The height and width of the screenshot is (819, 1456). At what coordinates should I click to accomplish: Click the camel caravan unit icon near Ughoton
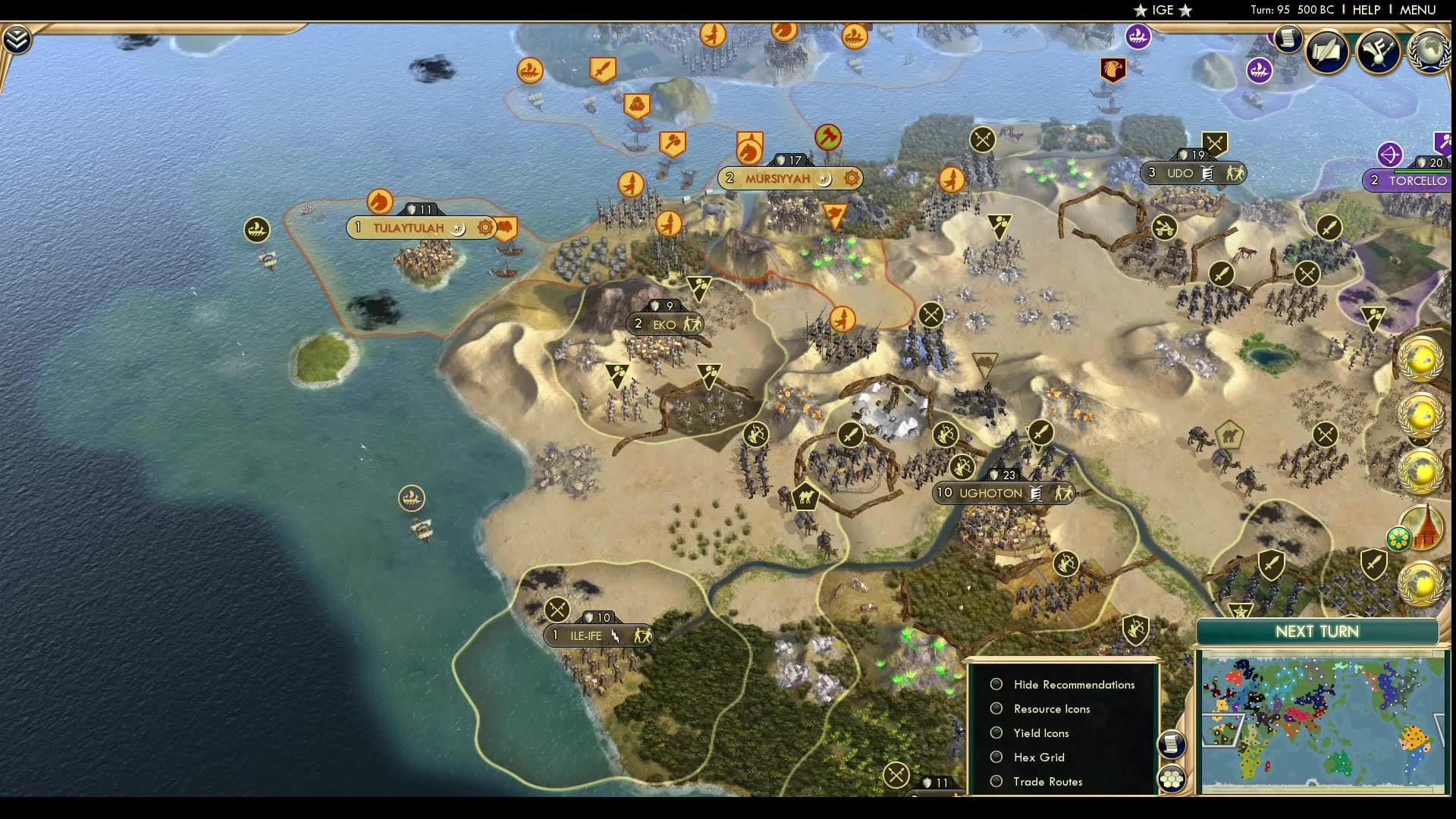[806, 497]
